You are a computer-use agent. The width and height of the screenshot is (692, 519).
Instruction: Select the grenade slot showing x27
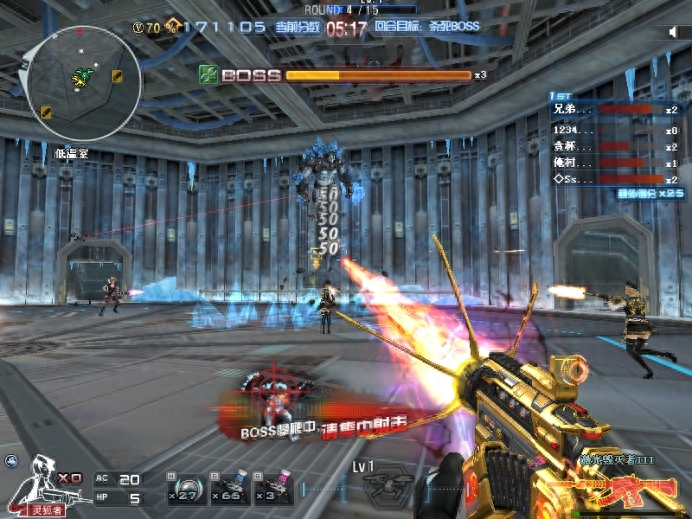pos(185,487)
